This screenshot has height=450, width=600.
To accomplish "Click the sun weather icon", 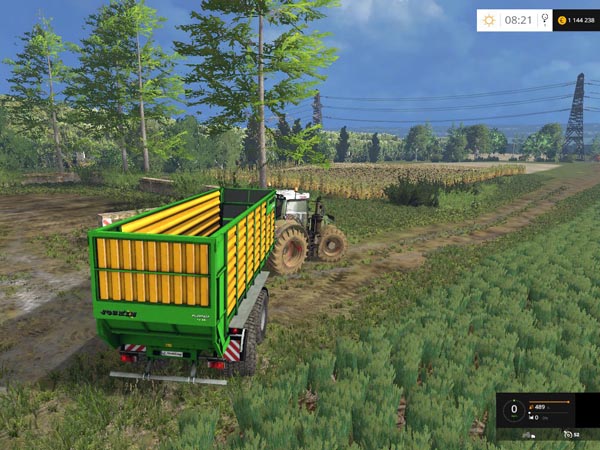I will coord(488,20).
